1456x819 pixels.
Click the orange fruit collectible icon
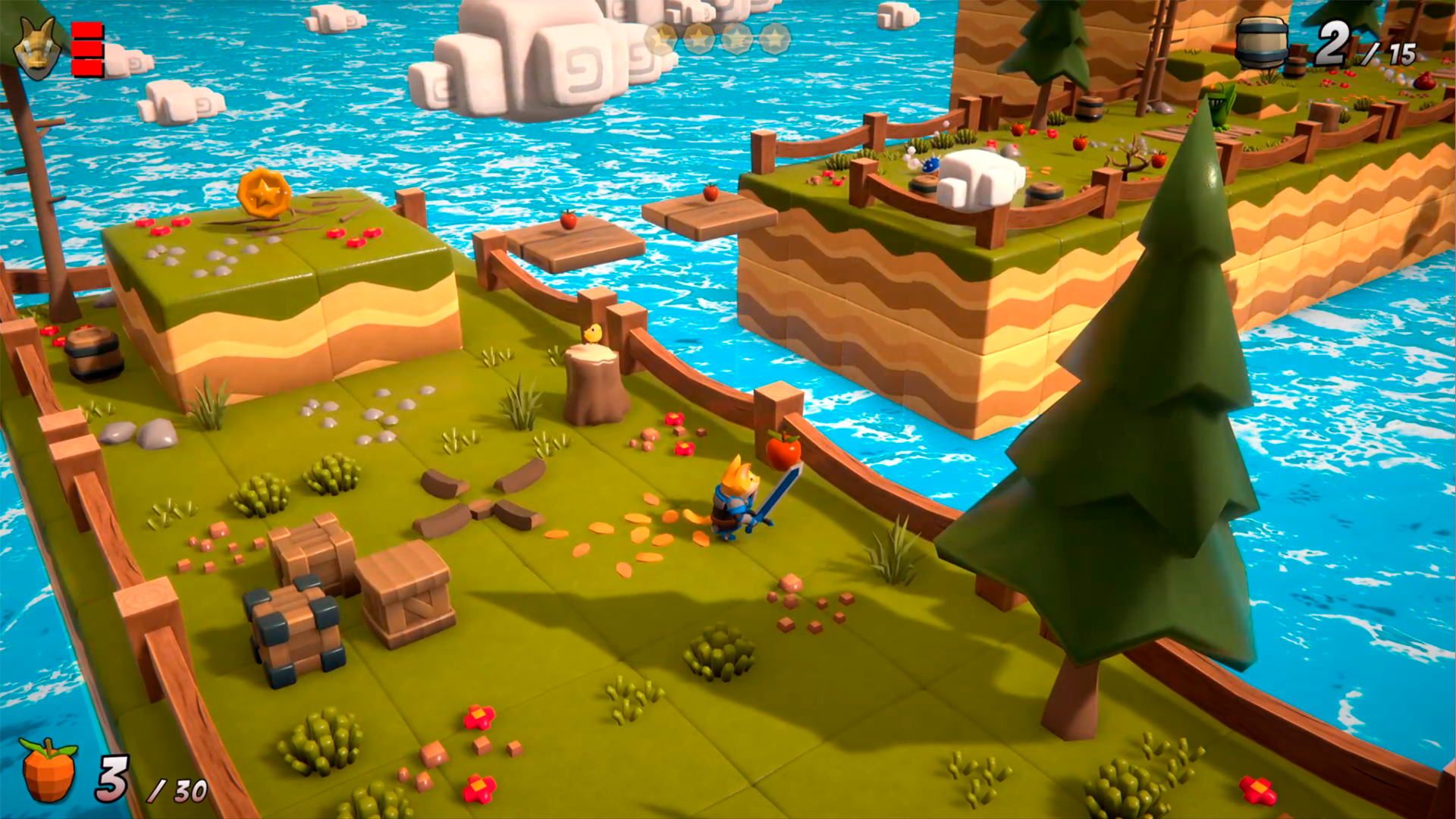point(49,770)
